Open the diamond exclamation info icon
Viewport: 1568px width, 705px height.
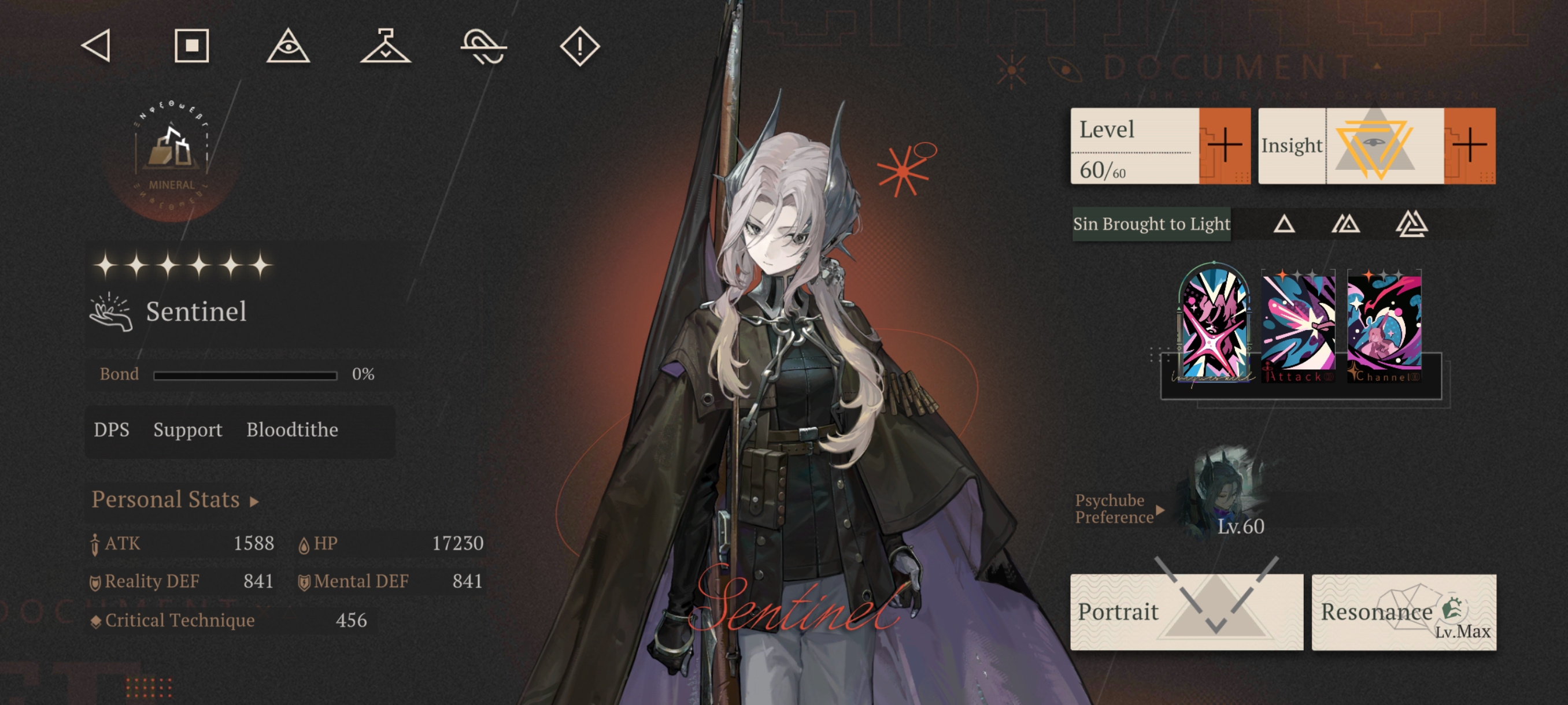coord(579,46)
